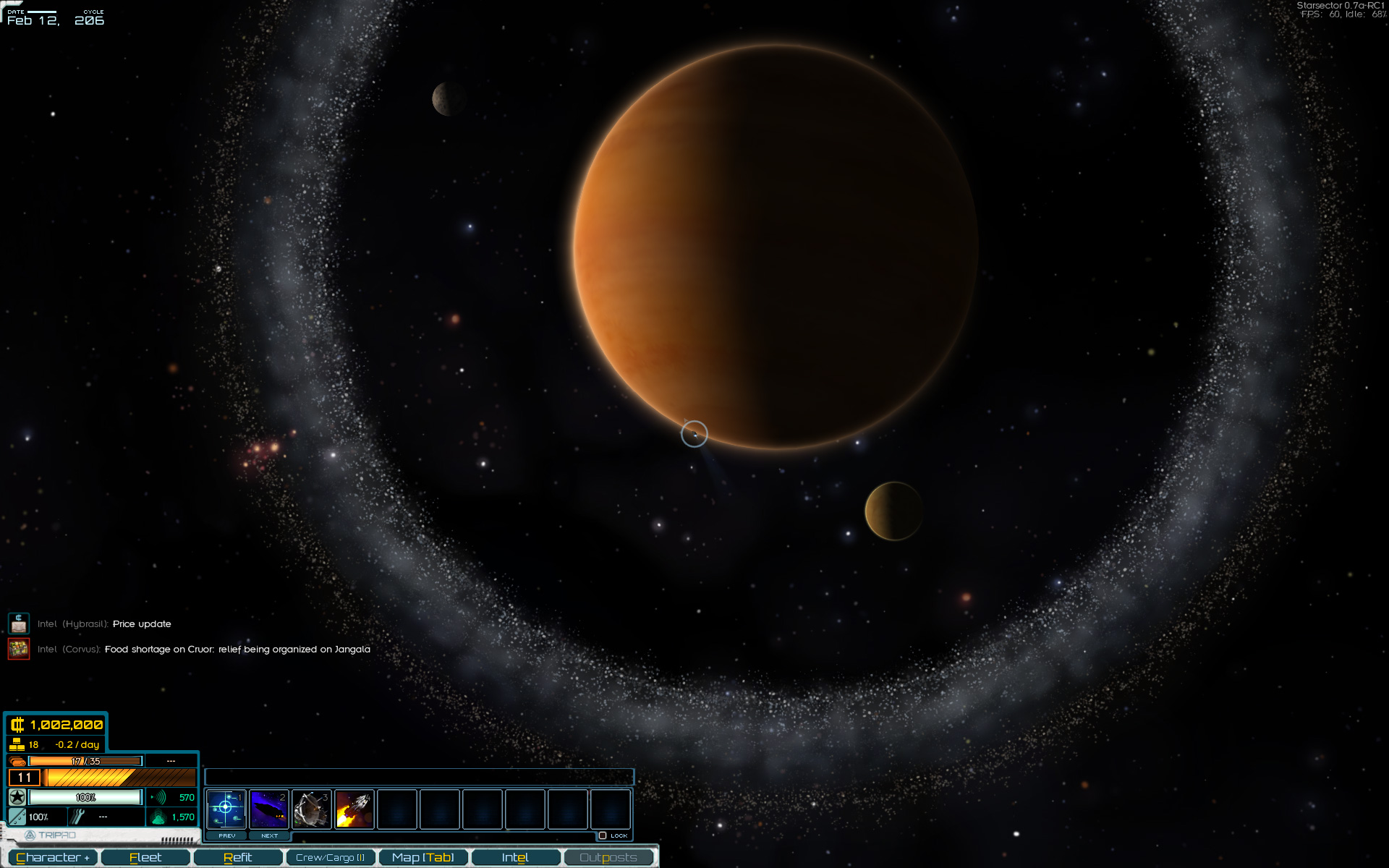
Task: Open the Crew/Cargo screen
Action: click(x=330, y=858)
